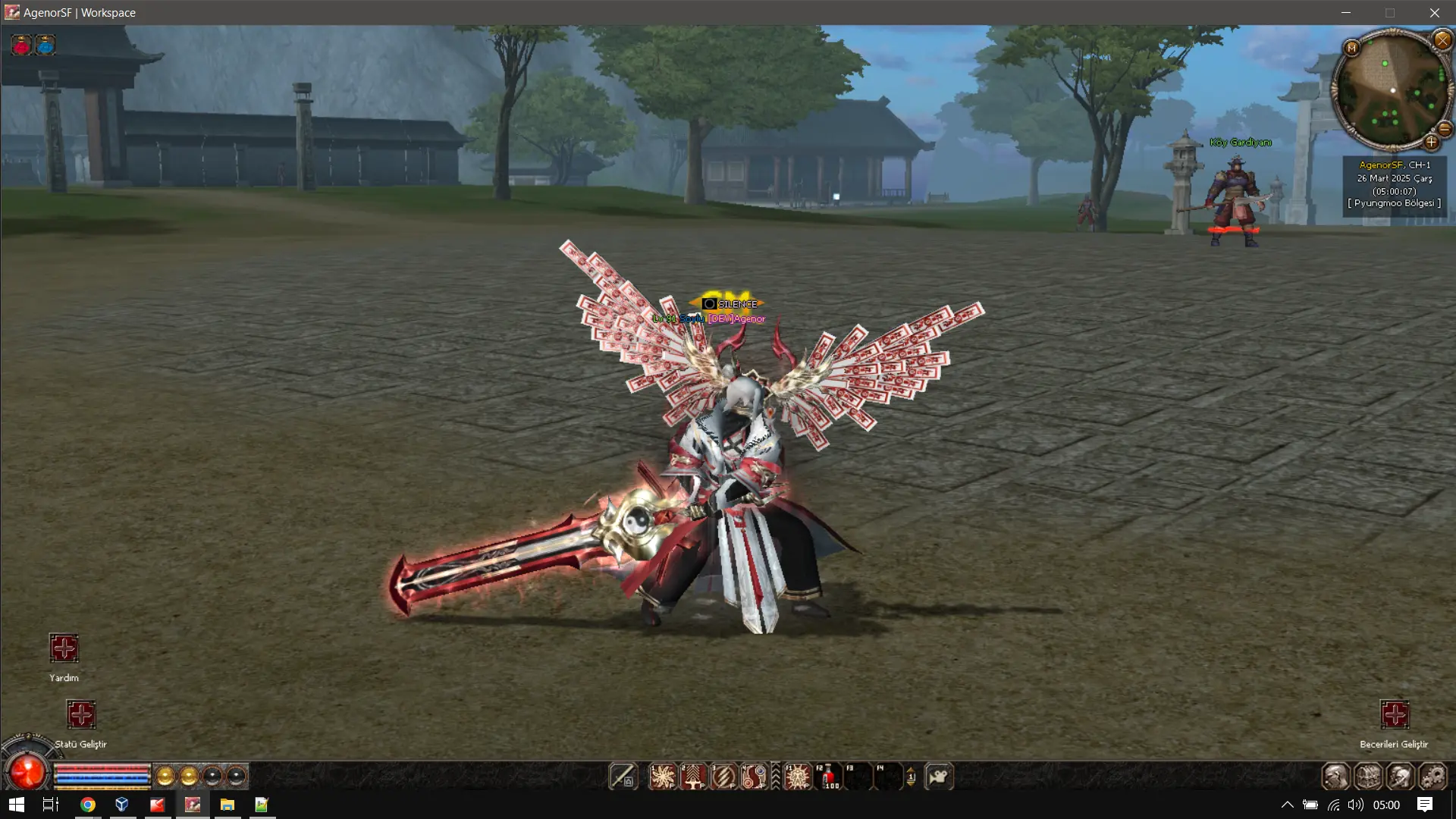Toggle the sword auto-attack button
1456x819 pixels.
click(623, 777)
